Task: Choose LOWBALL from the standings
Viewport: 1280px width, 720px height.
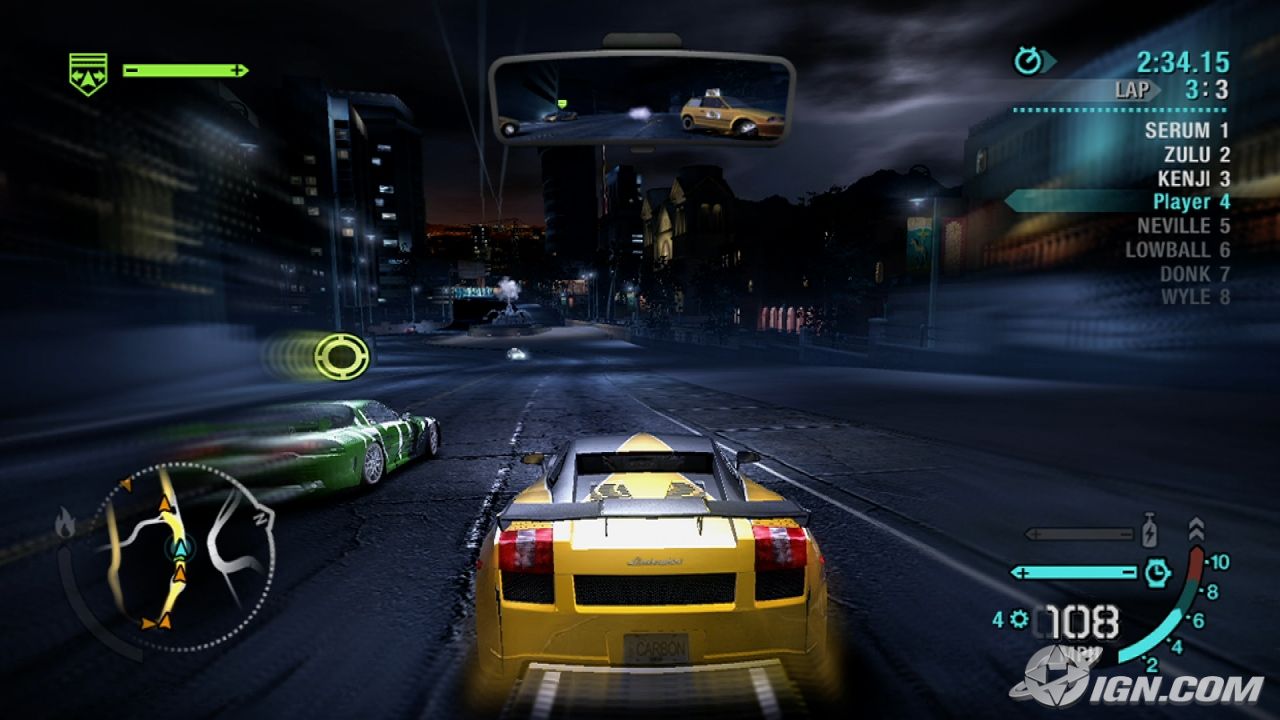Action: pyautogui.click(x=1177, y=250)
